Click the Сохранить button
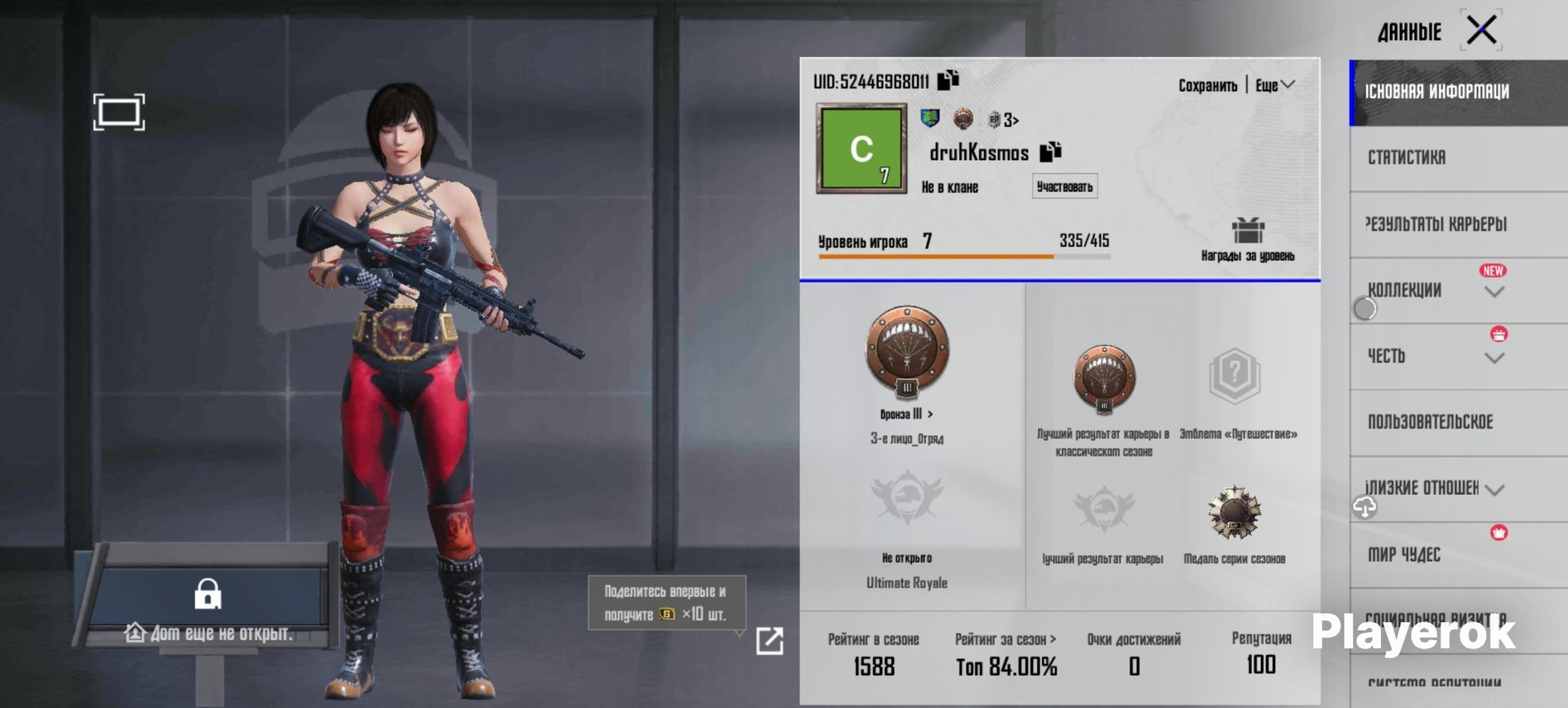This screenshot has height=708, width=1568. pyautogui.click(x=1207, y=86)
